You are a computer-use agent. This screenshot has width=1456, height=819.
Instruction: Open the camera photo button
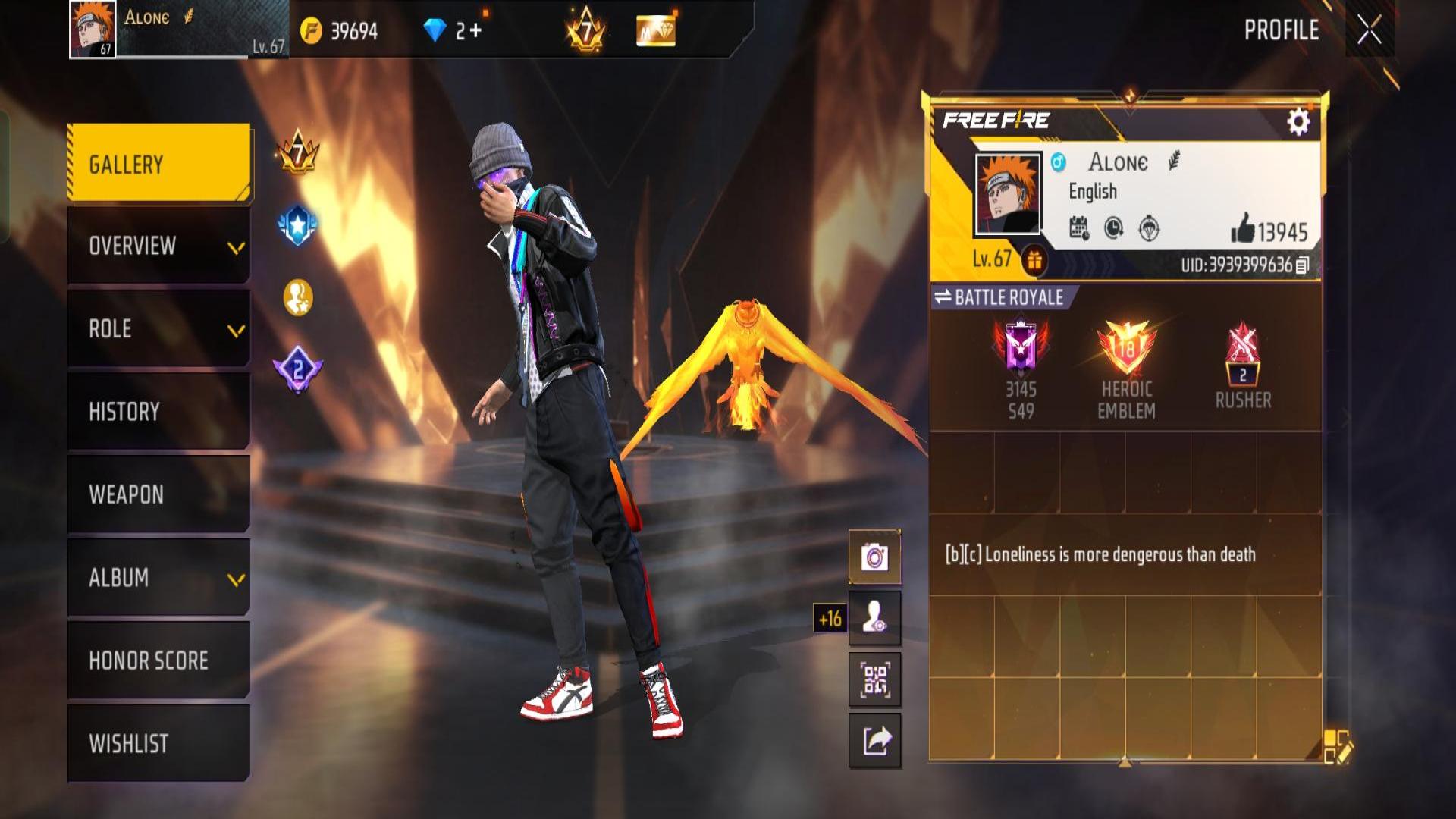(x=874, y=557)
